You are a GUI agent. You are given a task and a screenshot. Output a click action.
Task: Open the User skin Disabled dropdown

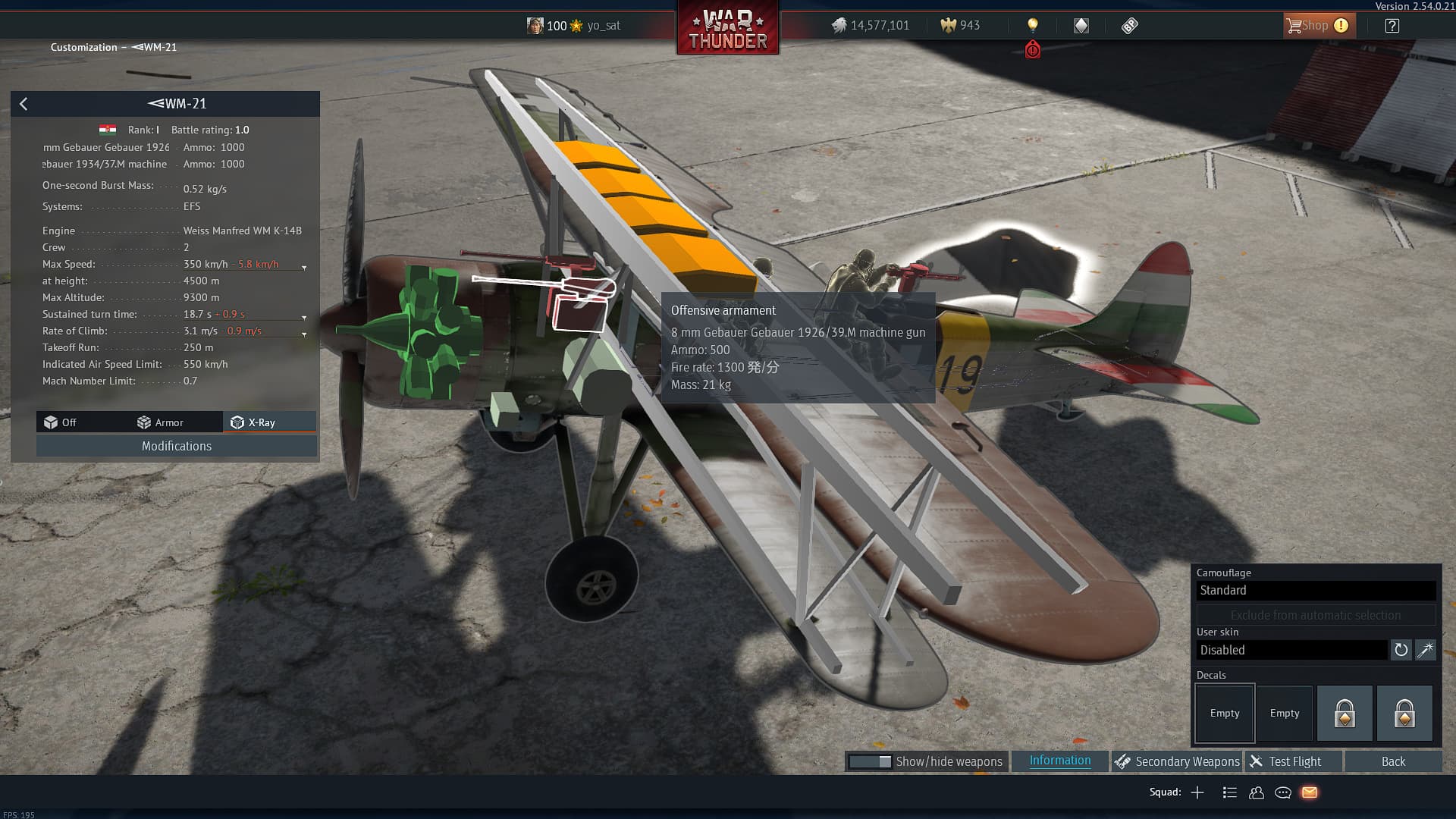point(1291,650)
